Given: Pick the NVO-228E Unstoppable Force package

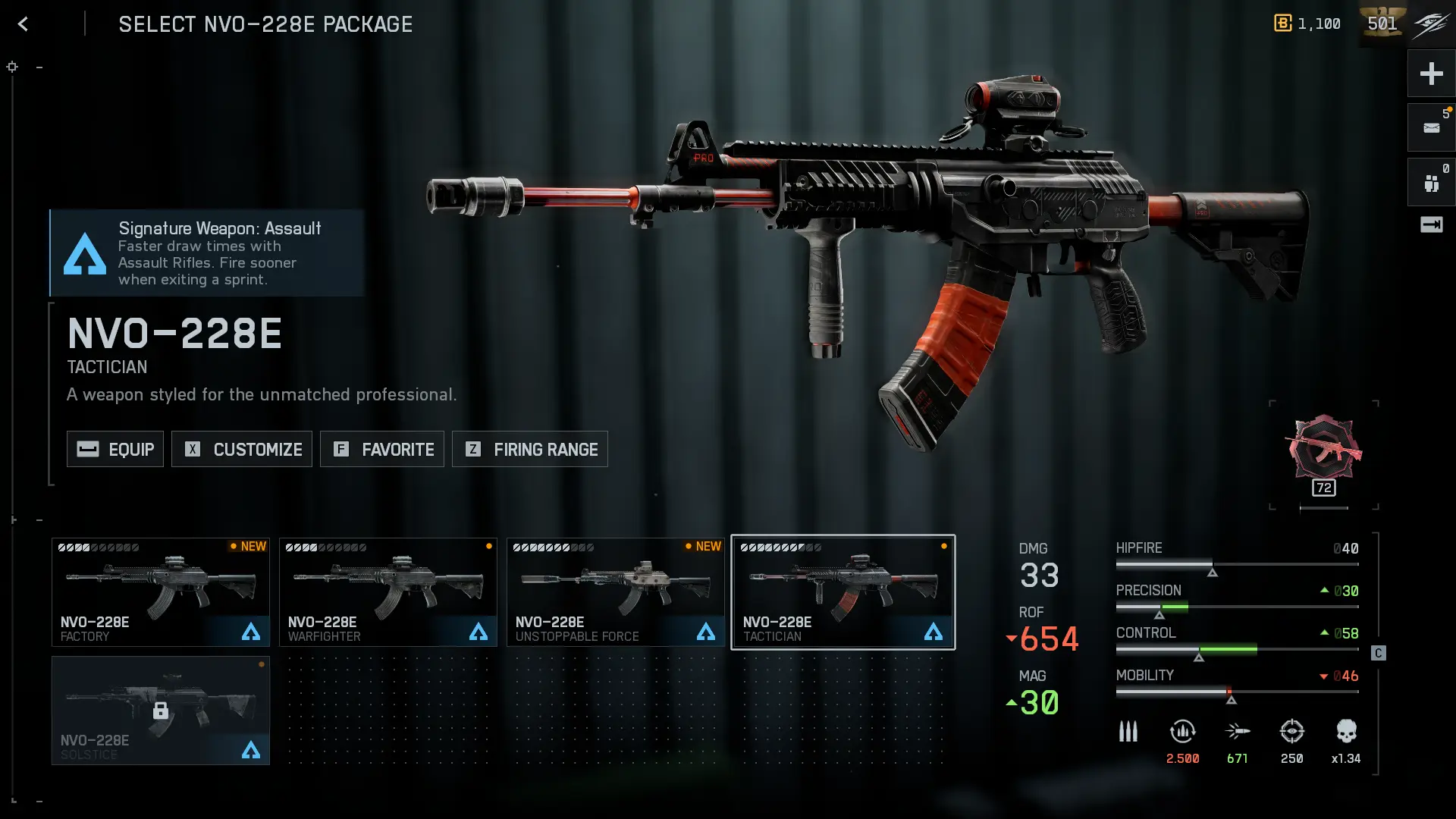Looking at the screenshot, I should 616,592.
